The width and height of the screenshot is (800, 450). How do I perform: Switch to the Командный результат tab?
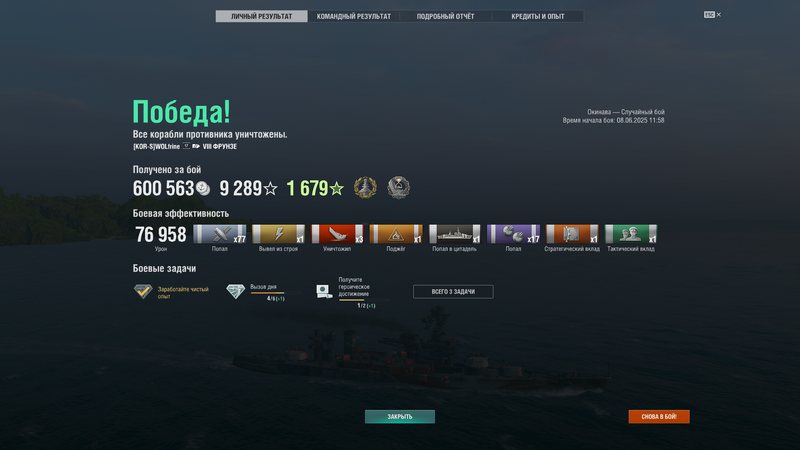pyautogui.click(x=354, y=16)
